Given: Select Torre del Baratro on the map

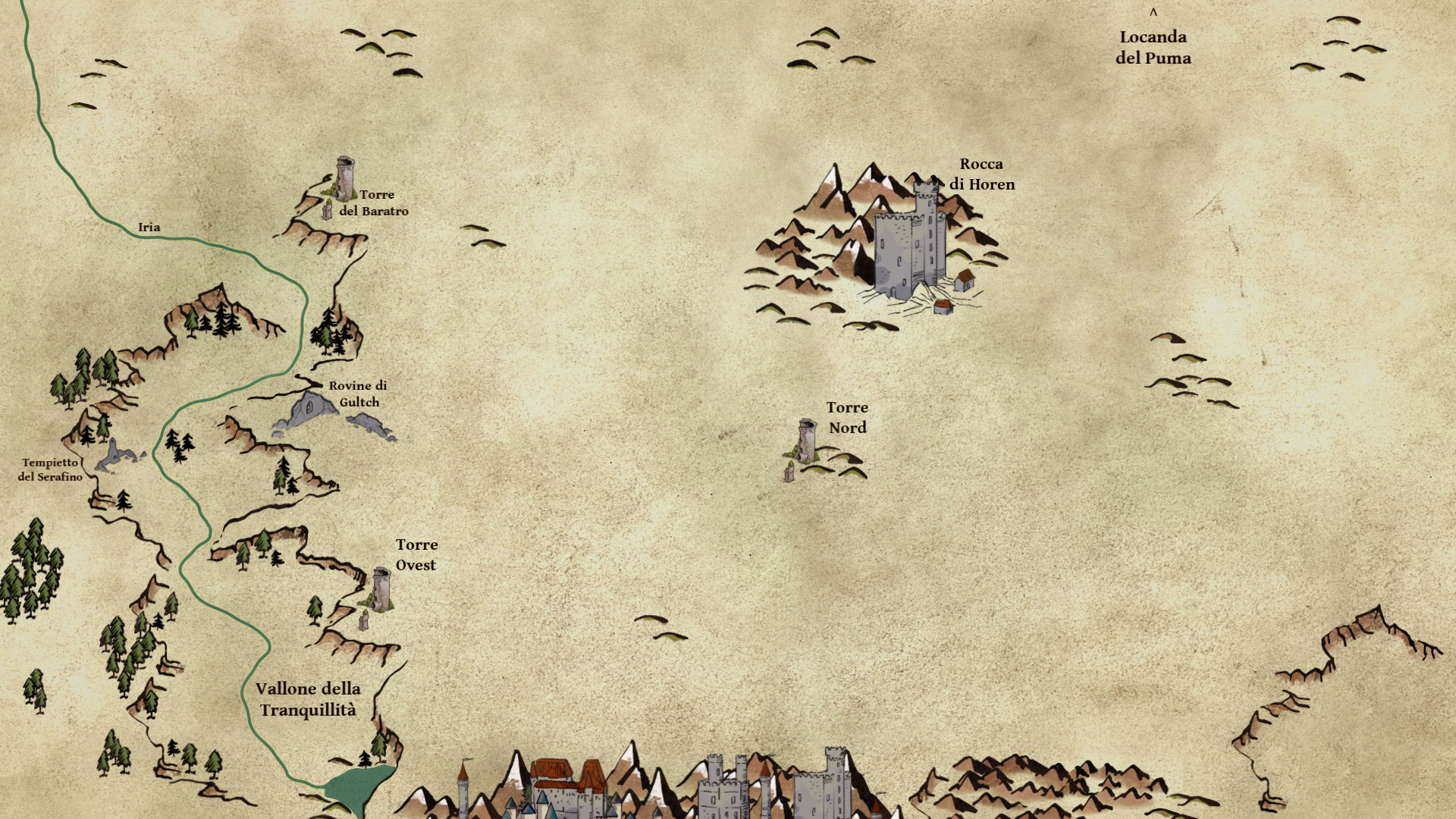Looking at the screenshot, I should (x=345, y=178).
